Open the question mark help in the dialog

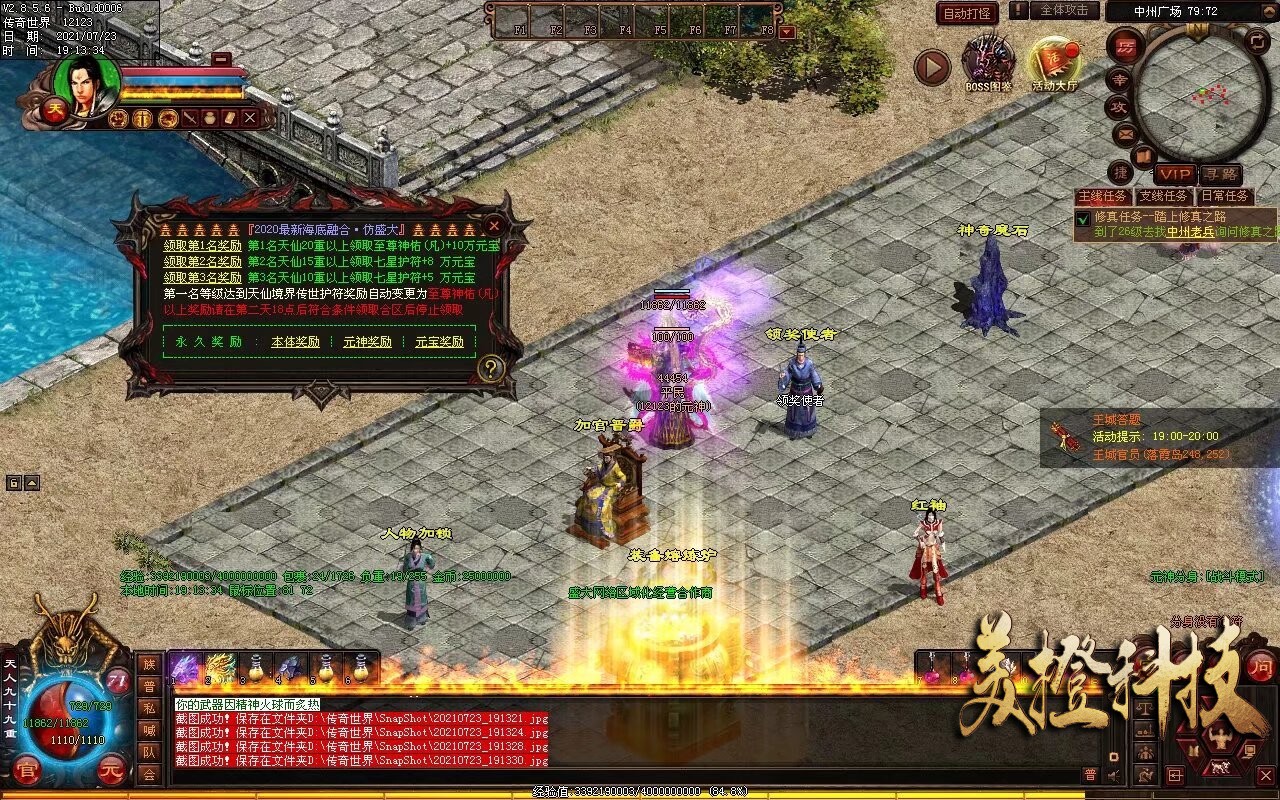[x=489, y=369]
